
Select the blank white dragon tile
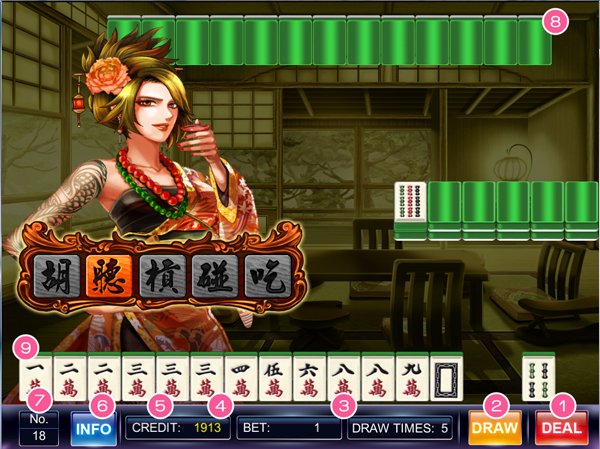(447, 378)
